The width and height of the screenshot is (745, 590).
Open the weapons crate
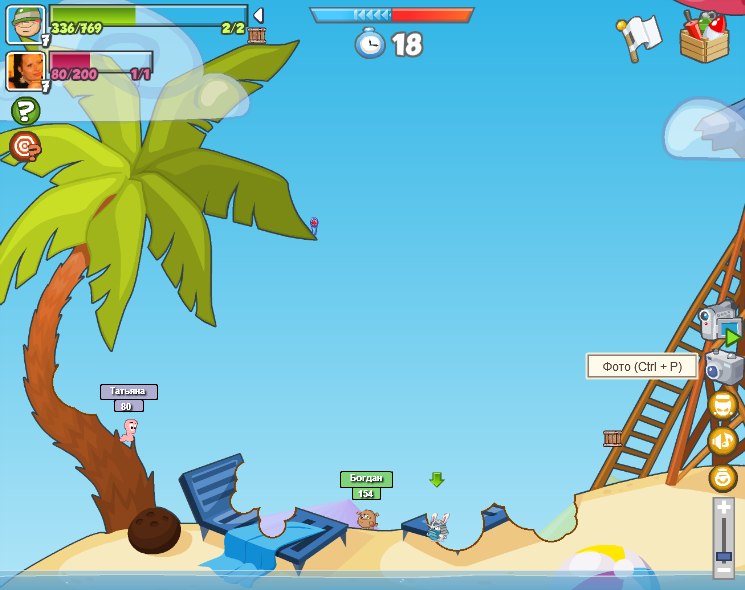click(704, 37)
